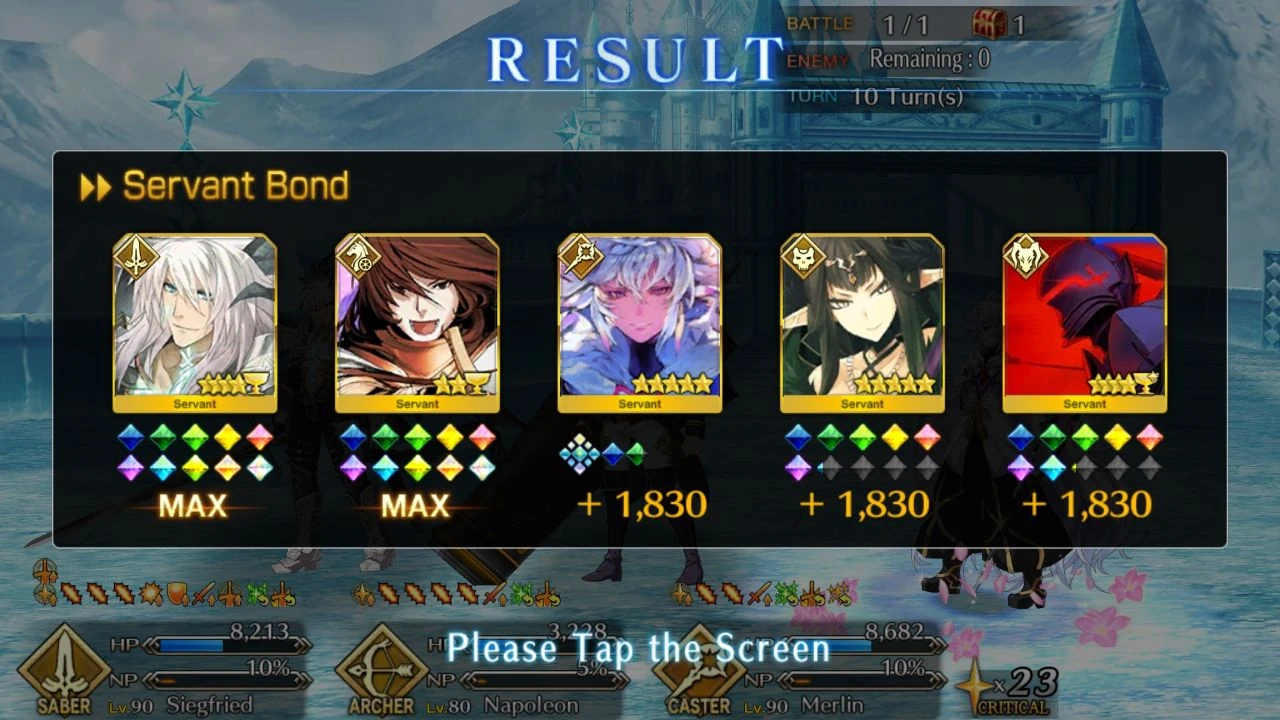This screenshot has width=1280, height=720.
Task: Click the MAX bond label under Siegfried
Action: (x=192, y=507)
